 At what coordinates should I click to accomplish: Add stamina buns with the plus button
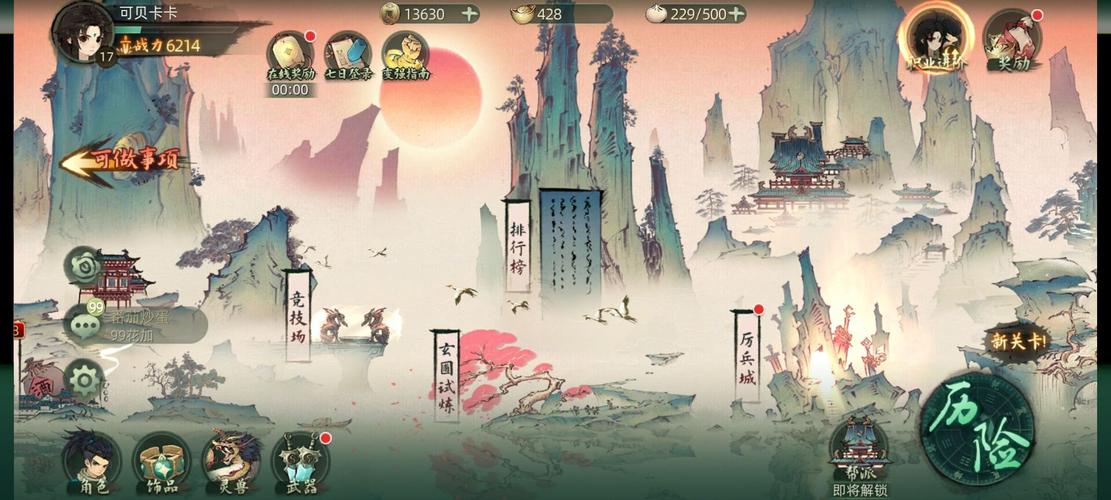(x=736, y=14)
